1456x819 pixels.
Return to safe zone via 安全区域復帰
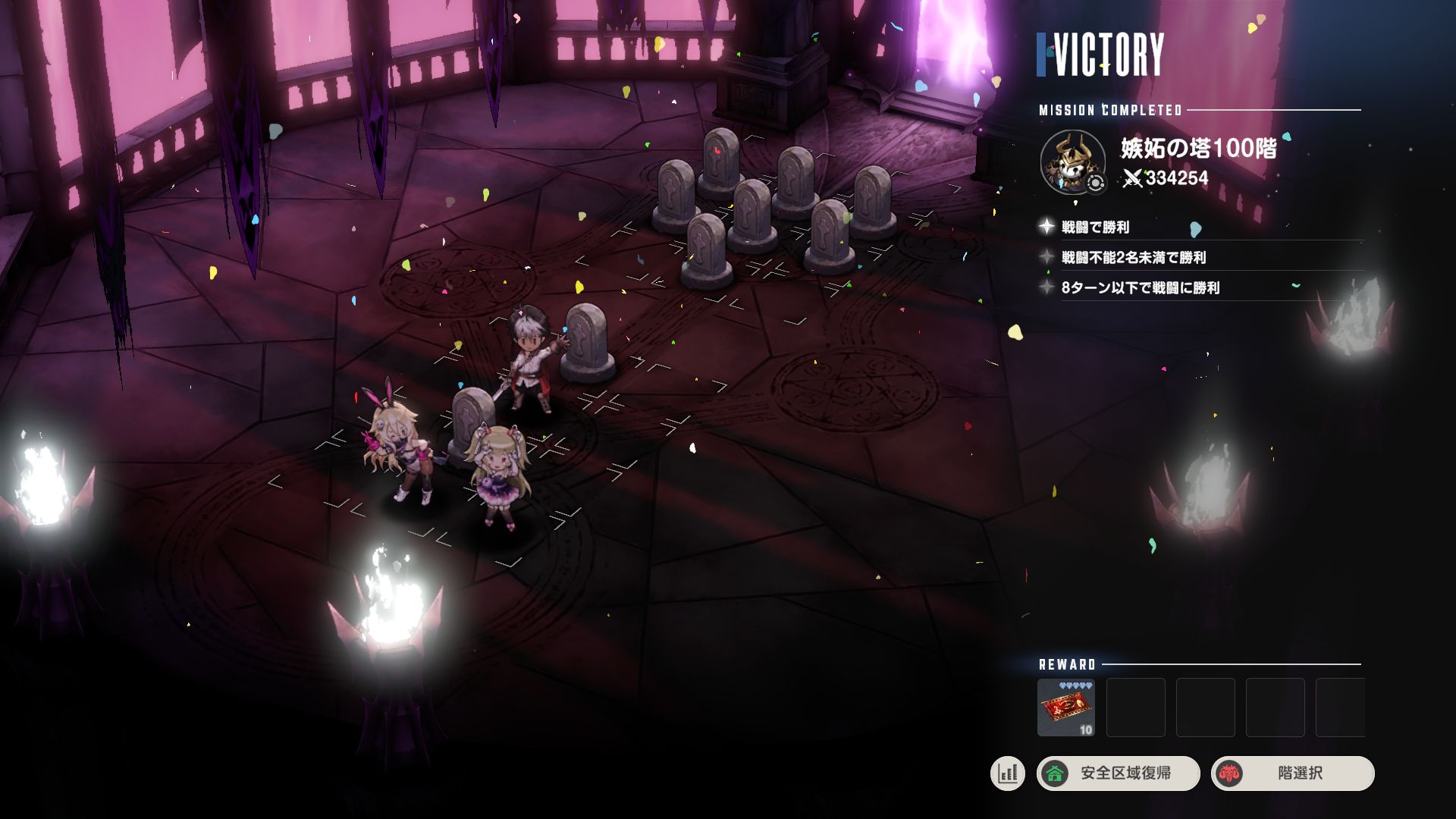(x=1118, y=773)
